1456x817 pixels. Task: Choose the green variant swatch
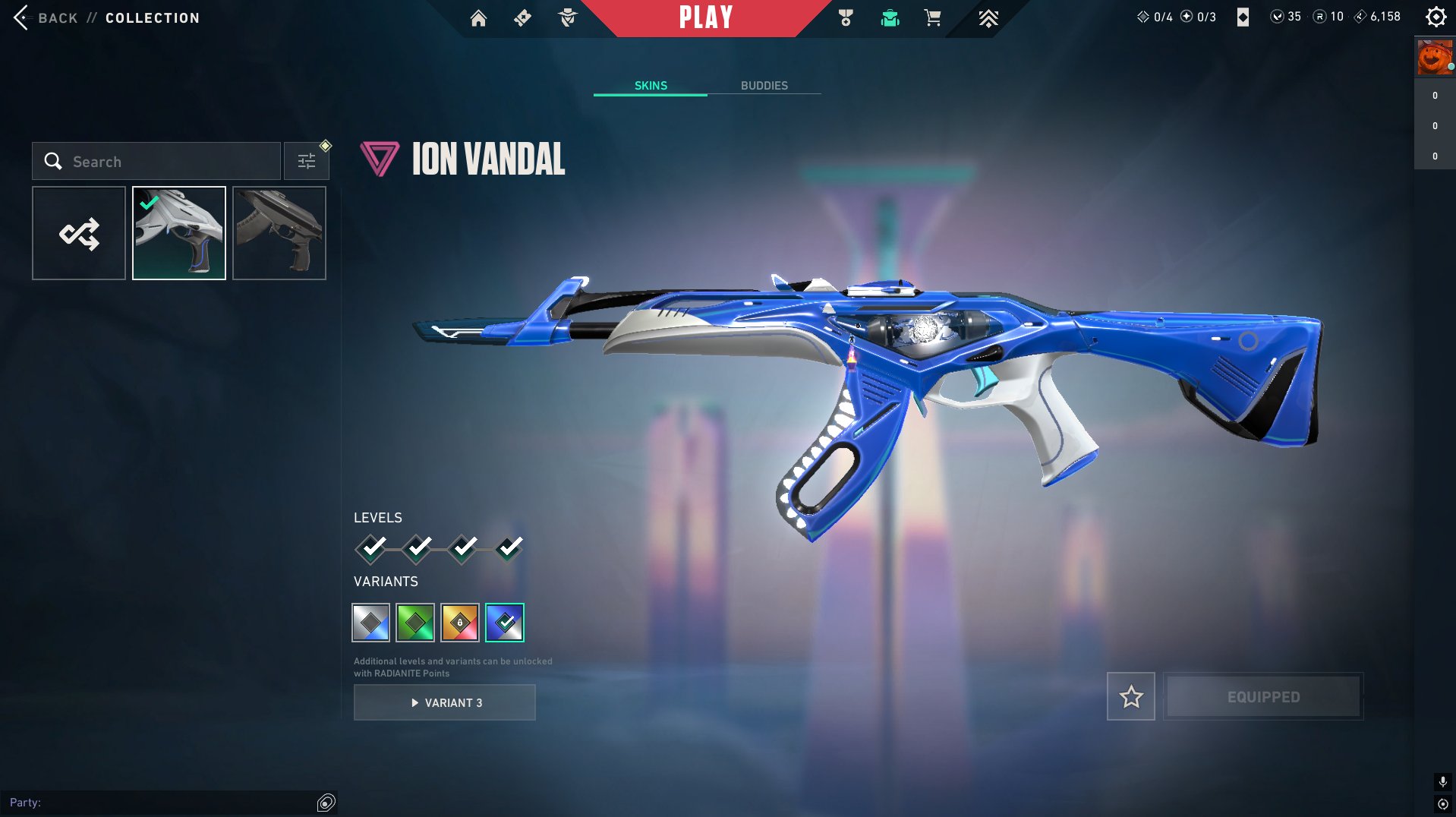click(x=415, y=623)
